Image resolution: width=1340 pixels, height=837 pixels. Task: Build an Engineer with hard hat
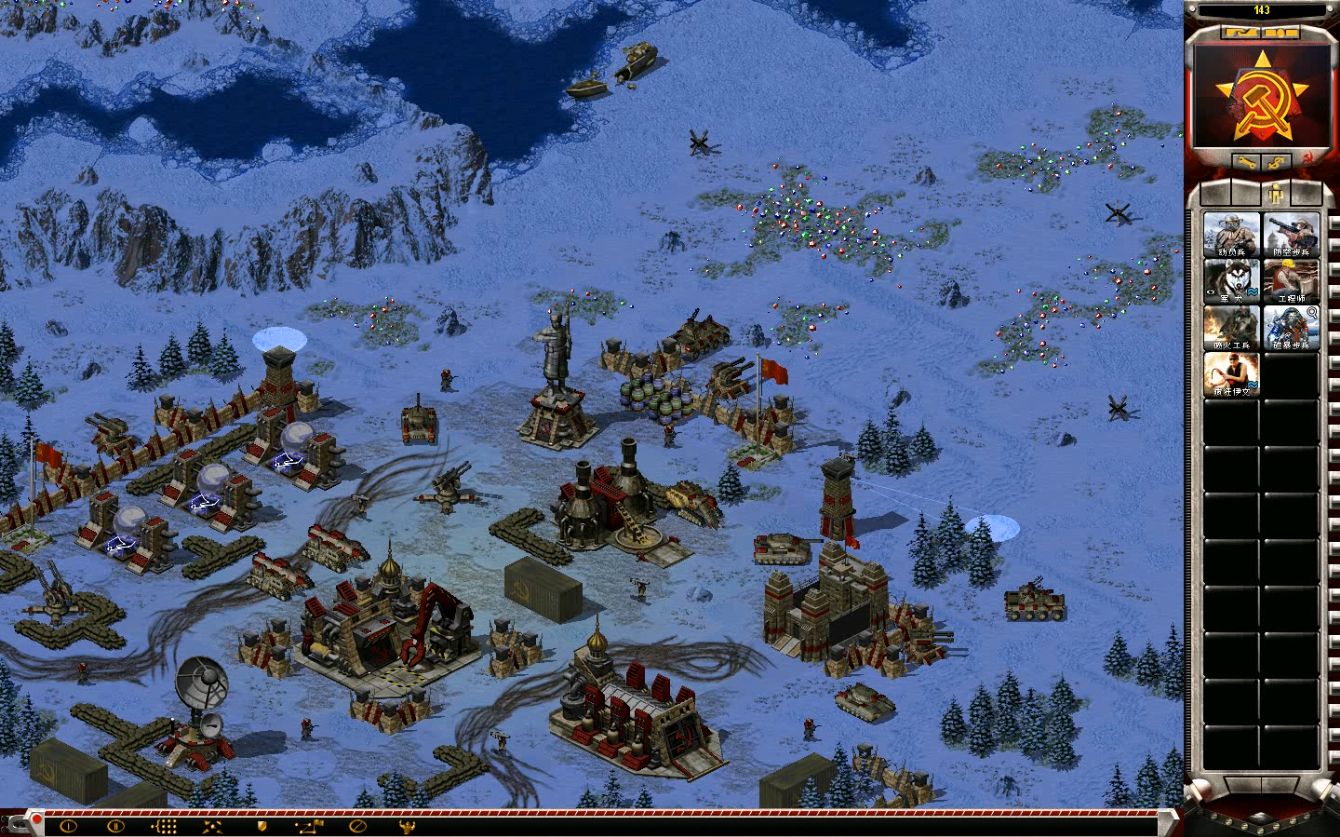[1291, 281]
